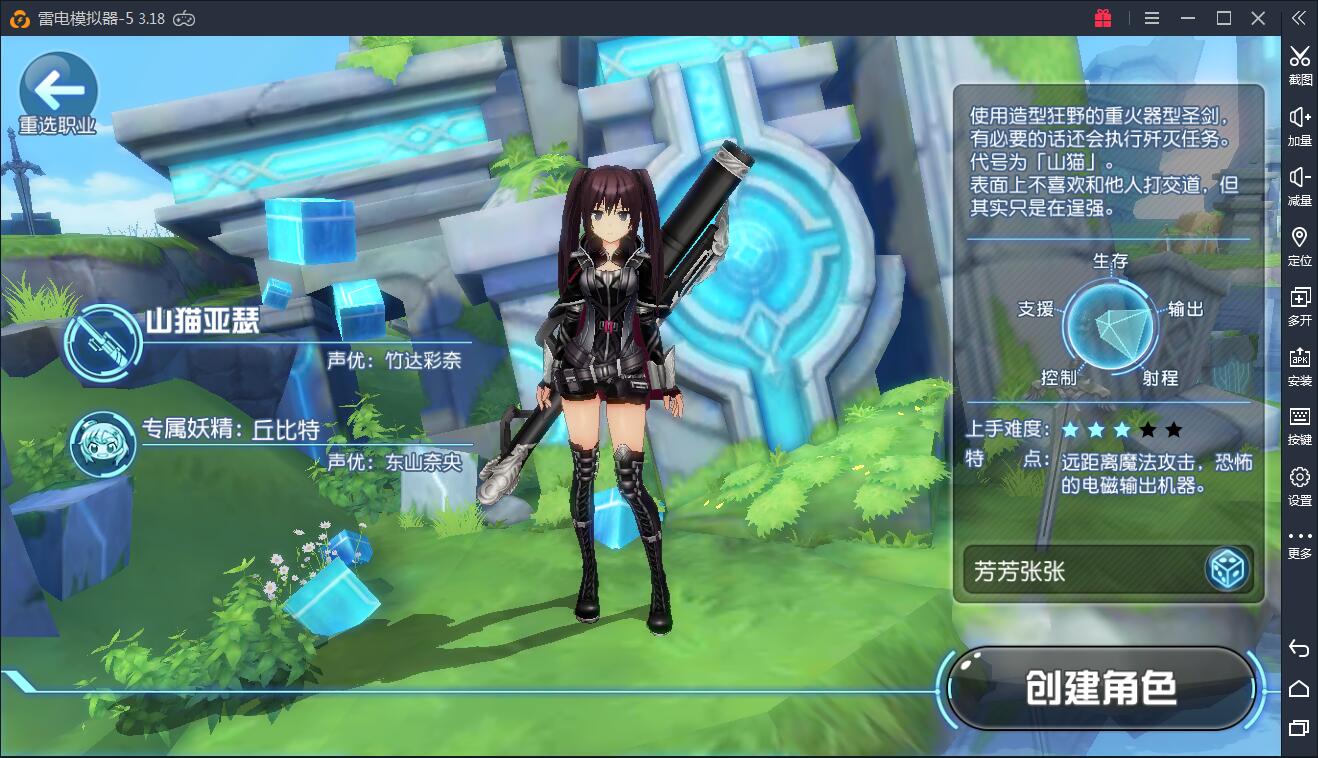Close the emulator window
The width and height of the screenshot is (1318, 758).
point(1259,18)
